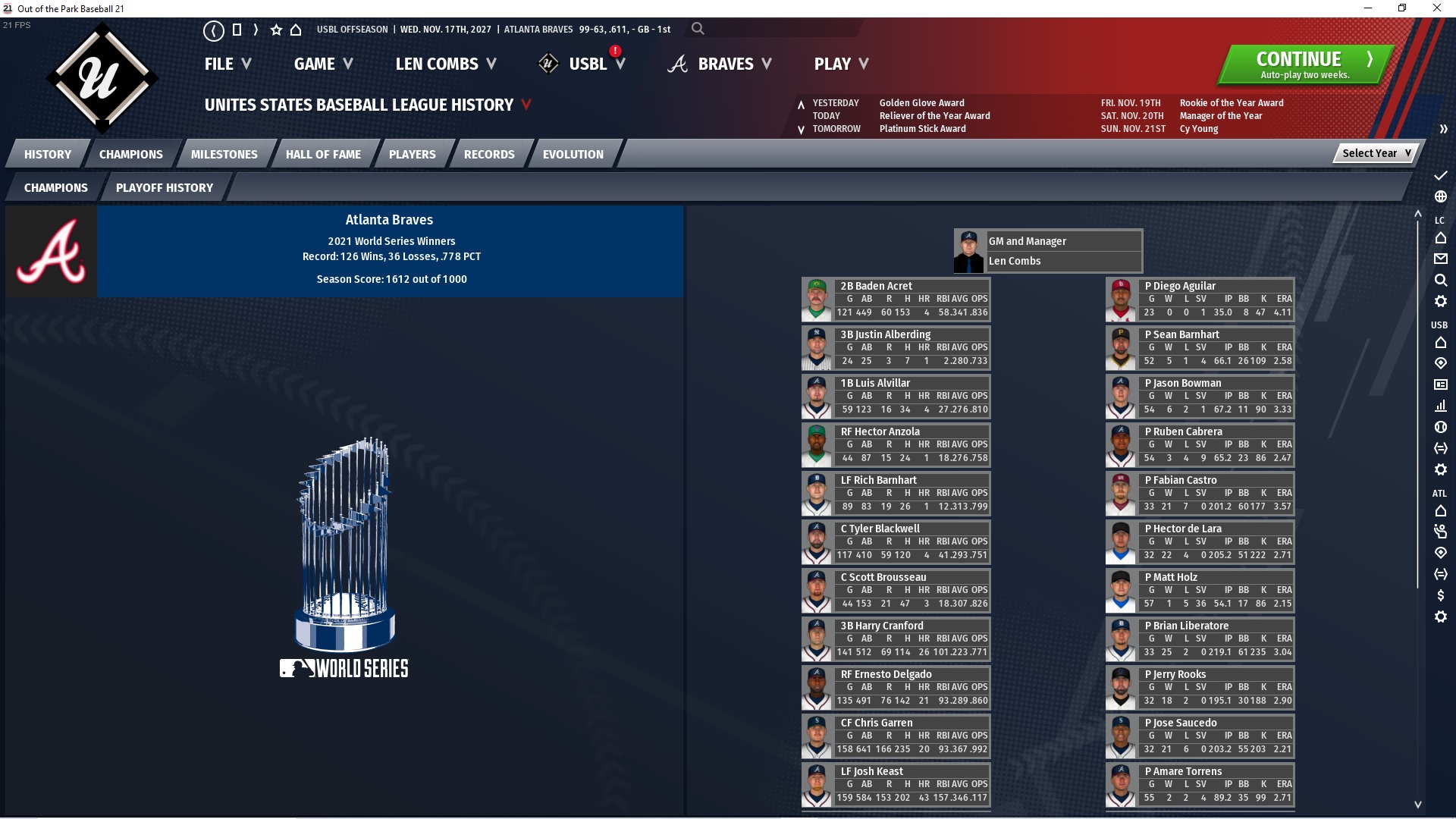The image size is (1456, 819).
Task: Close the game window
Action: coord(1436,8)
